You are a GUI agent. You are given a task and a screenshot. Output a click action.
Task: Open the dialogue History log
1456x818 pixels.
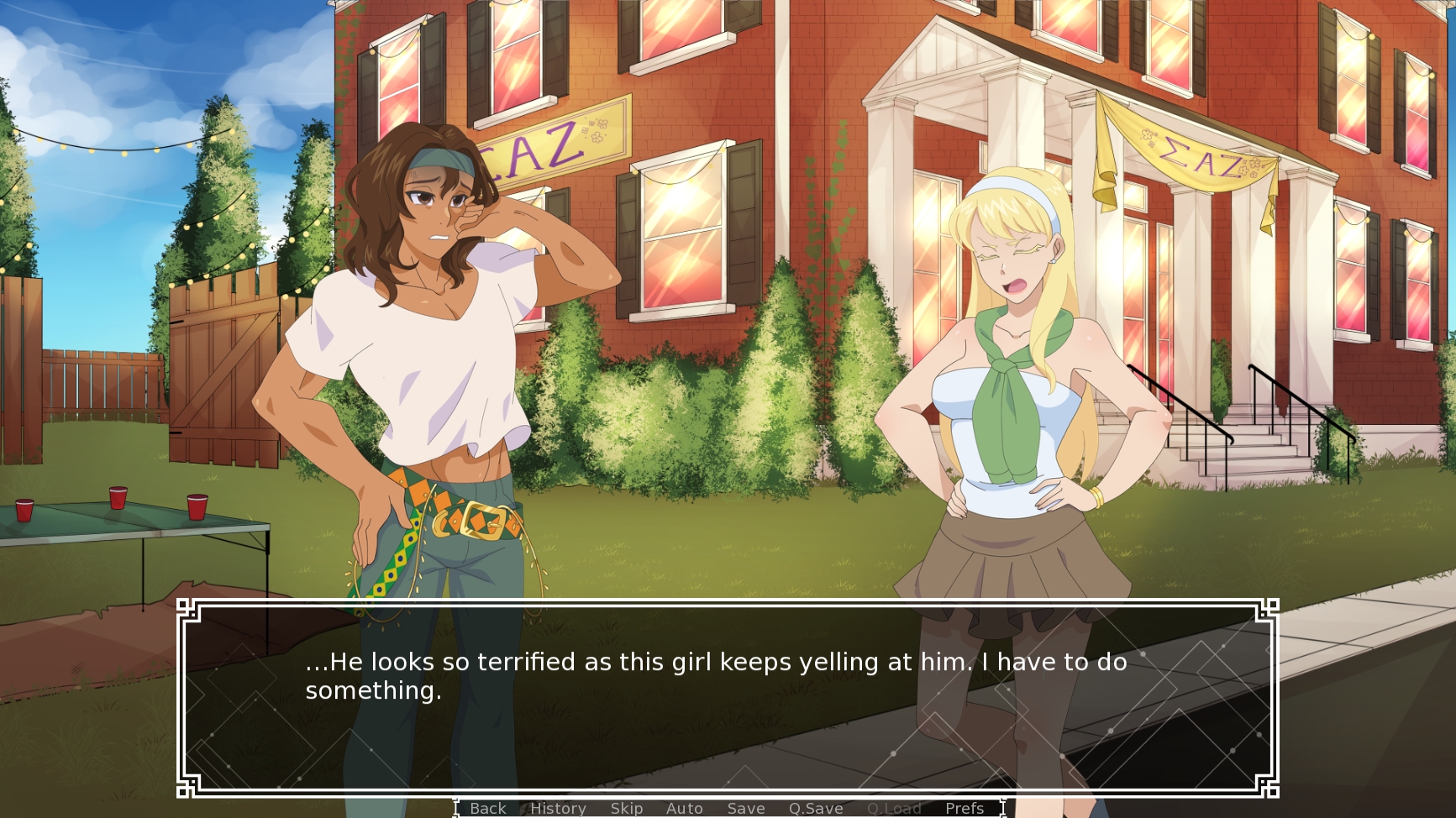click(558, 808)
